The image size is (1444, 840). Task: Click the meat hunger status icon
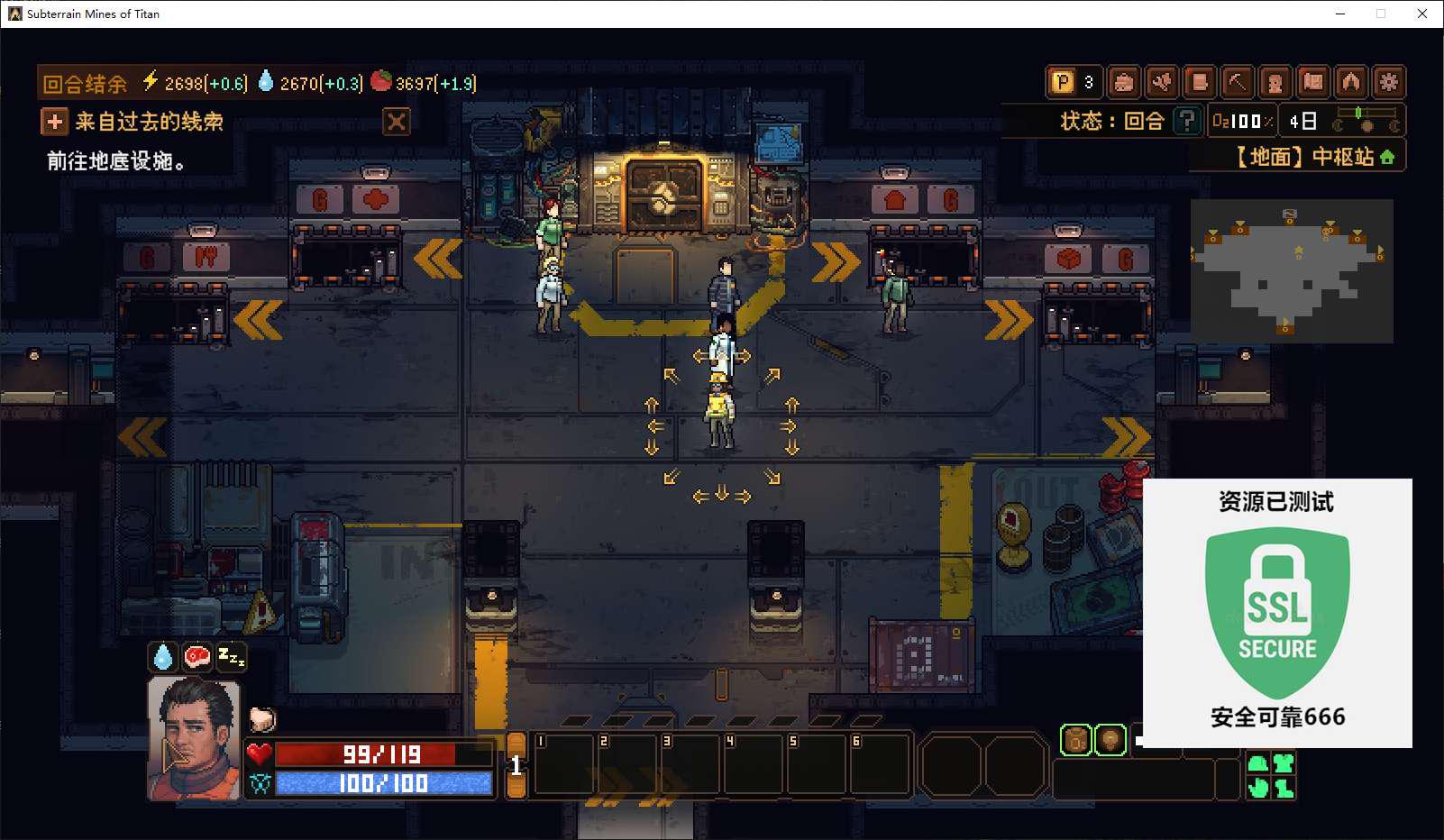pyautogui.click(x=196, y=657)
